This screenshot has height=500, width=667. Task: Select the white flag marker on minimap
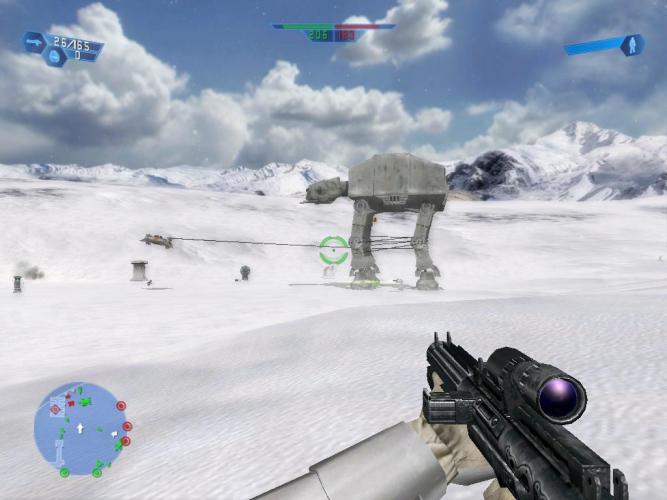[115, 436]
